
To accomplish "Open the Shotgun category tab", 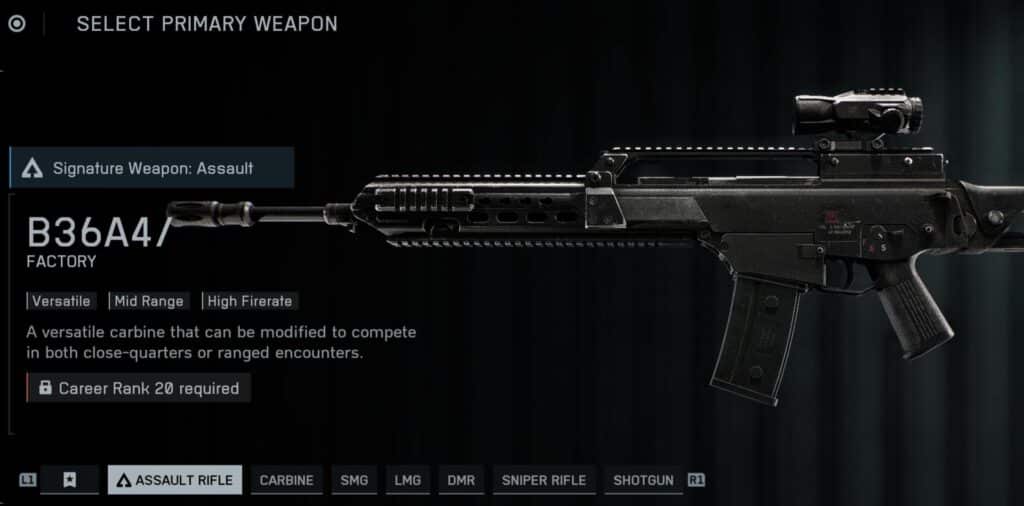I will 643,480.
